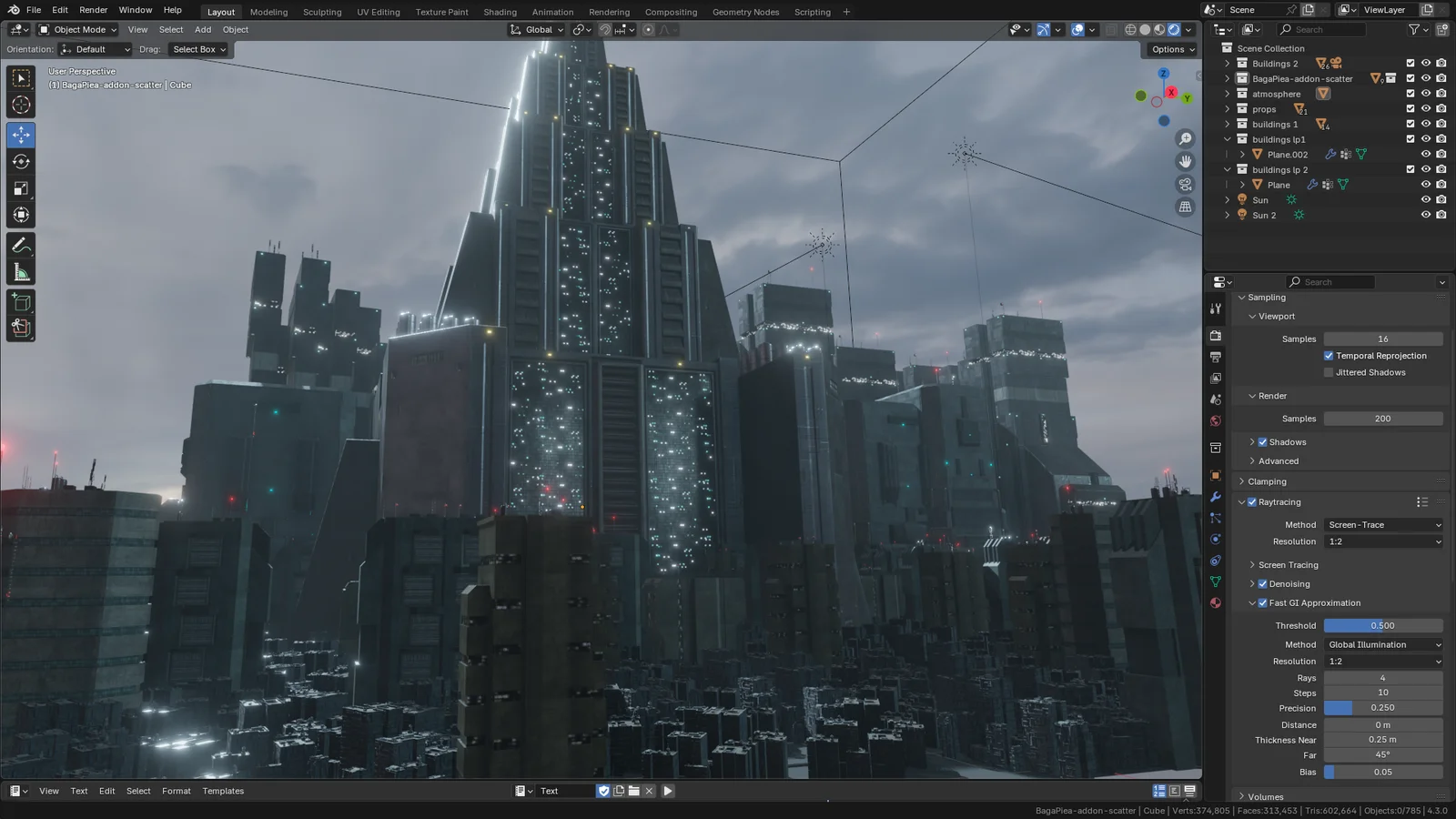Collapse the buildings lp1 collection
1456x819 pixels.
1228,138
